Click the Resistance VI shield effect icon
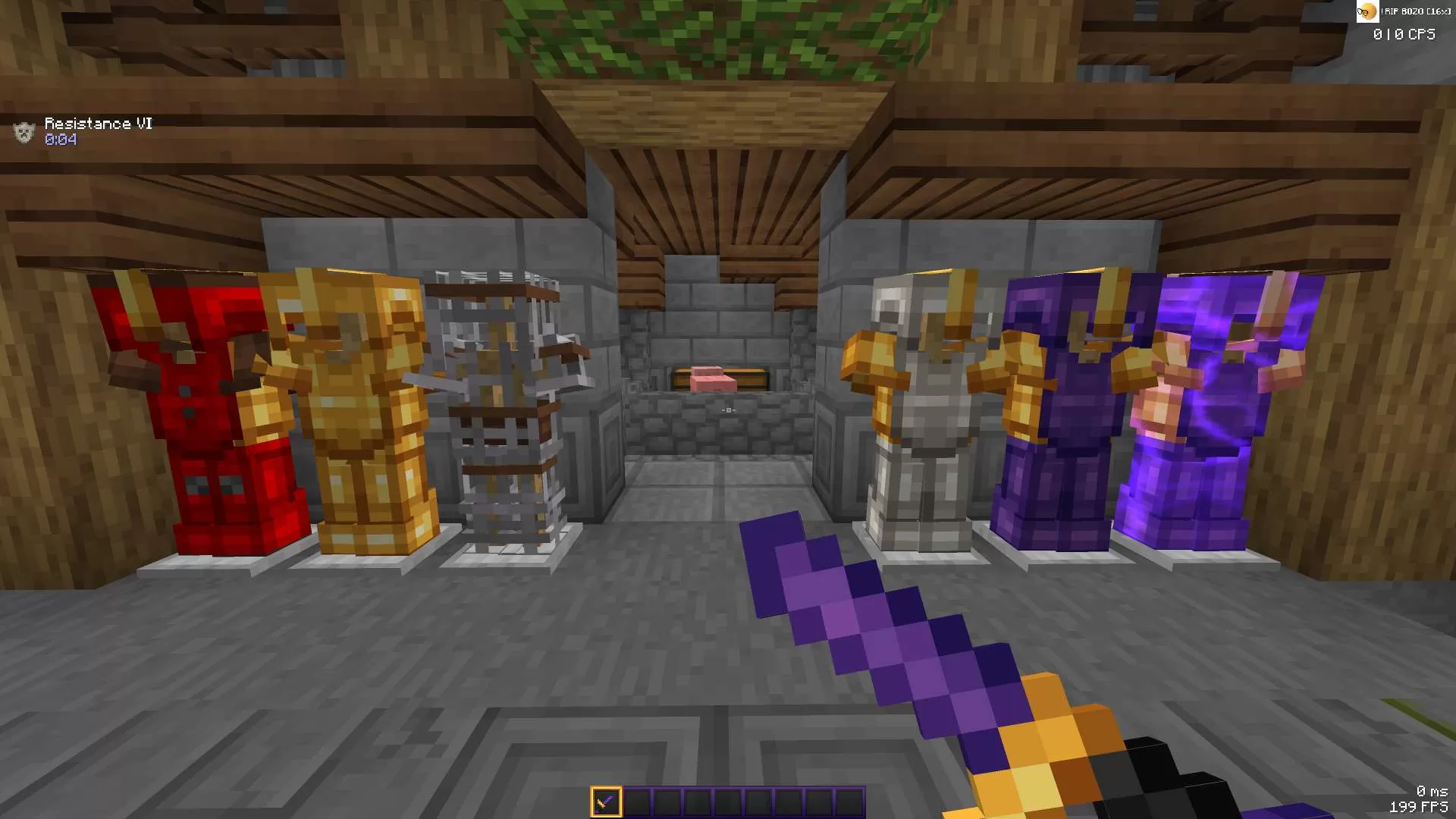1456x819 pixels. (24, 130)
